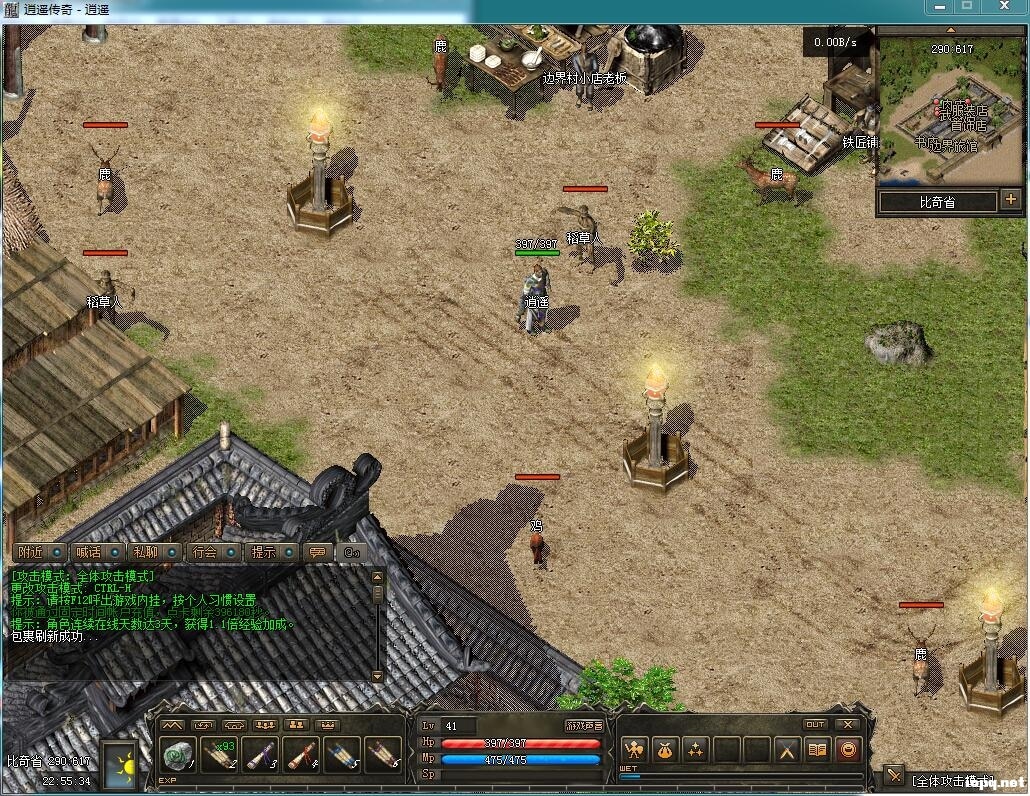Use the blue-ribbon scroll in slot 5
This screenshot has width=1030, height=796.
point(343,754)
